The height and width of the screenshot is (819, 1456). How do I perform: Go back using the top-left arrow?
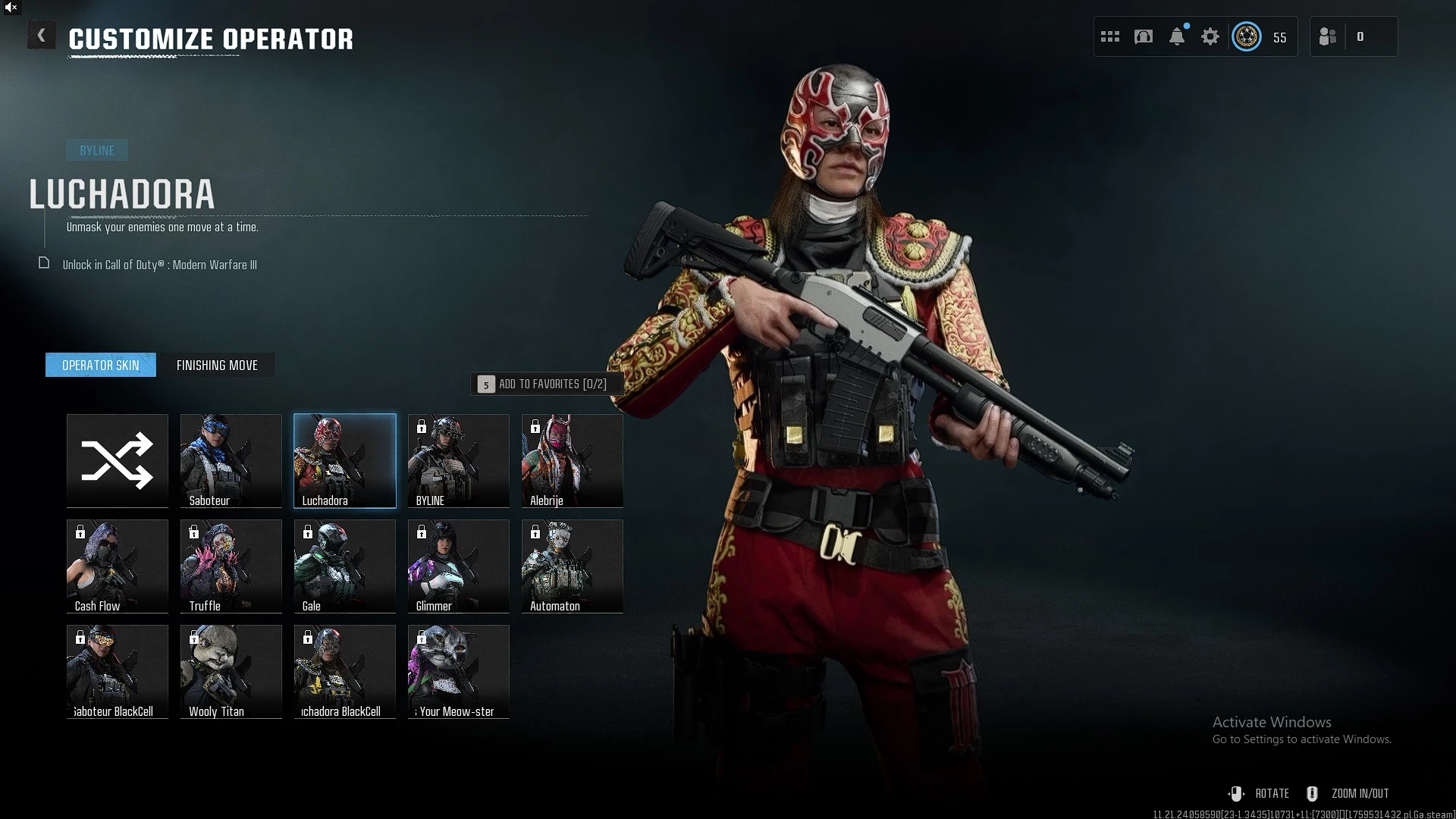tap(41, 36)
